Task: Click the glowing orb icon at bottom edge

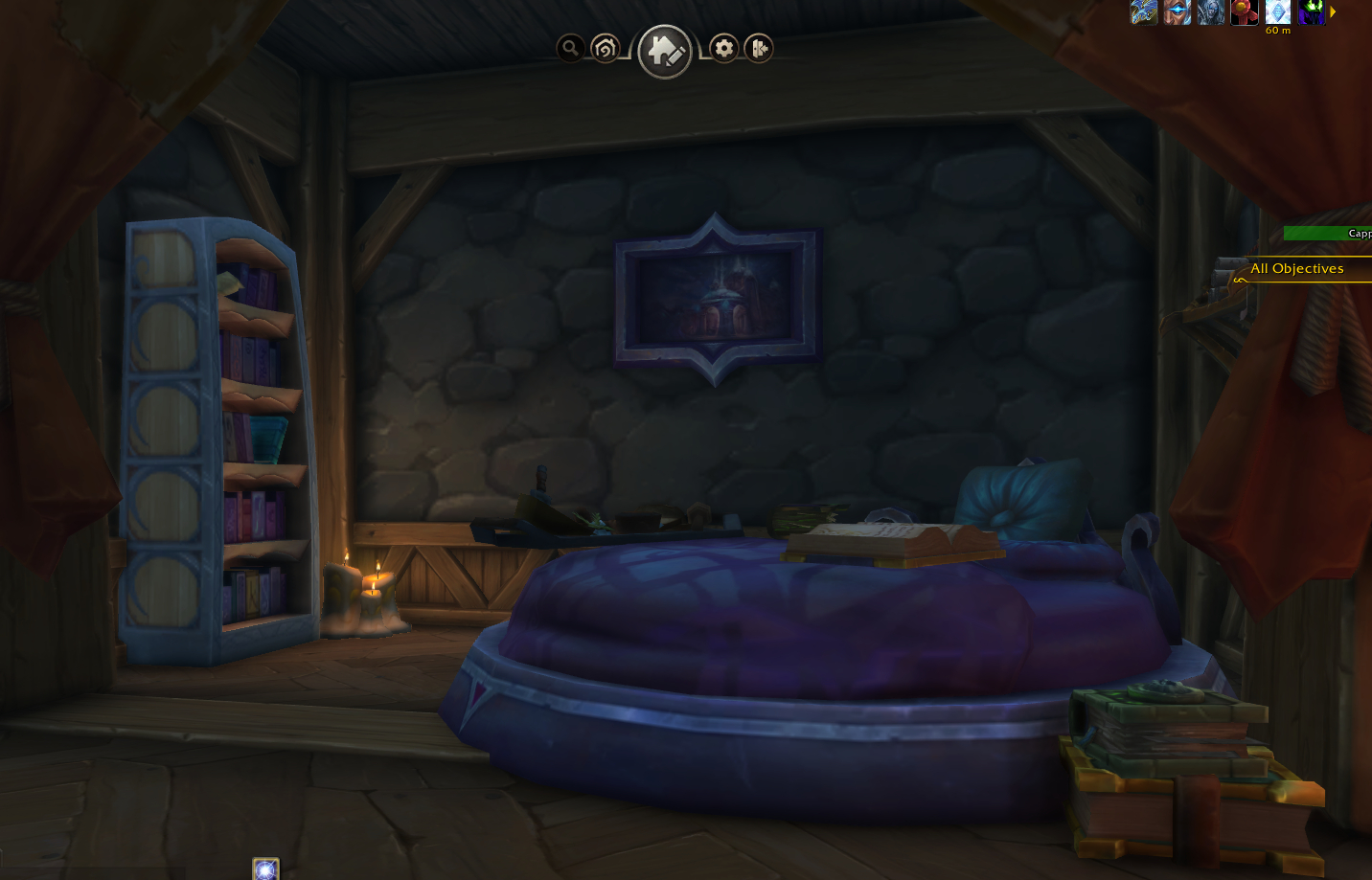Action: click(x=265, y=869)
